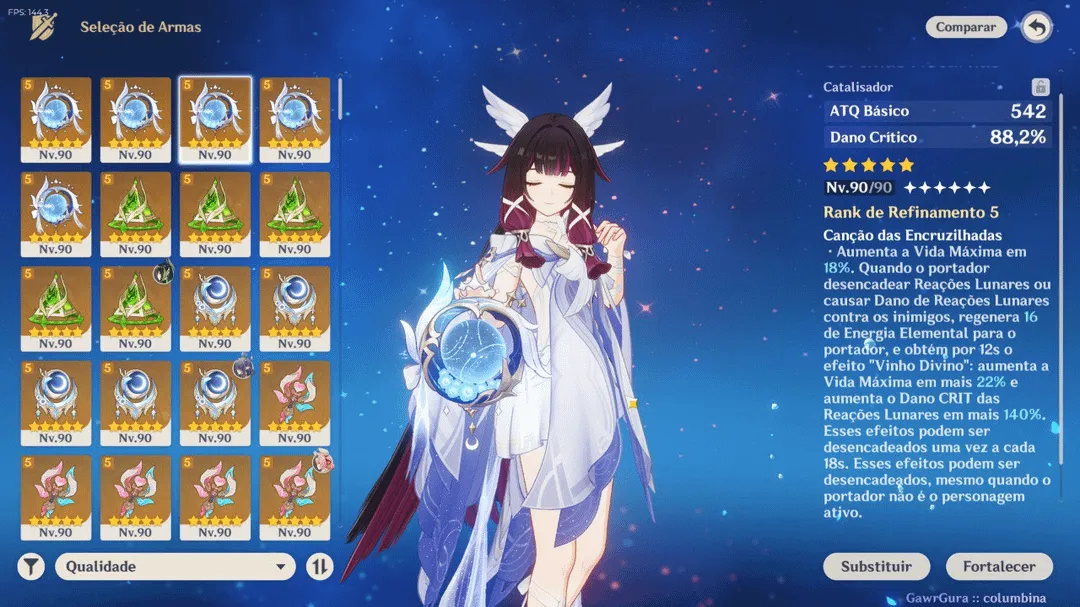The height and width of the screenshot is (607, 1080).
Task: Pick the moon catalyst with character badge
Action: click(x=215, y=403)
